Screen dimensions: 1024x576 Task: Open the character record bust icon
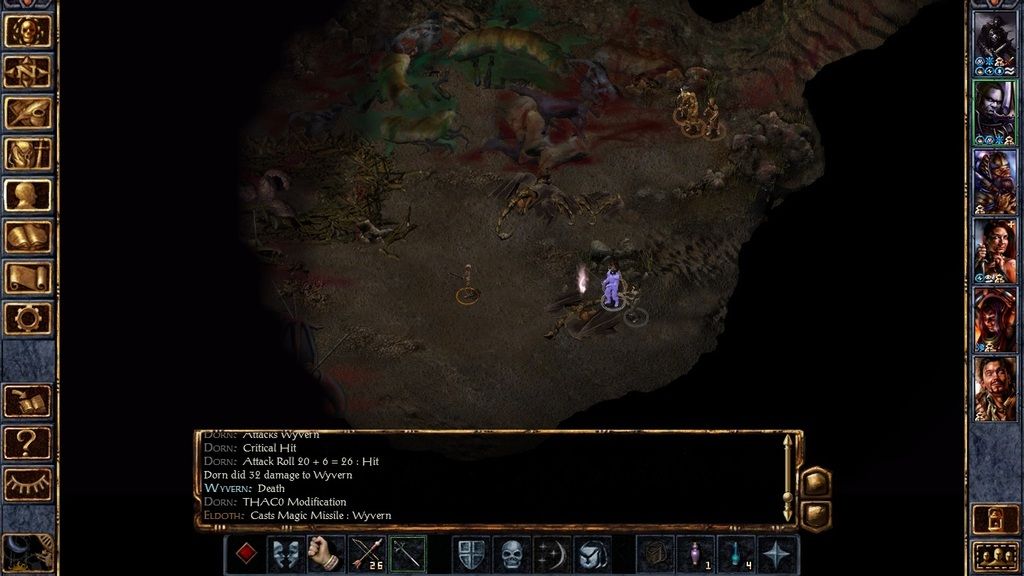[x=28, y=194]
